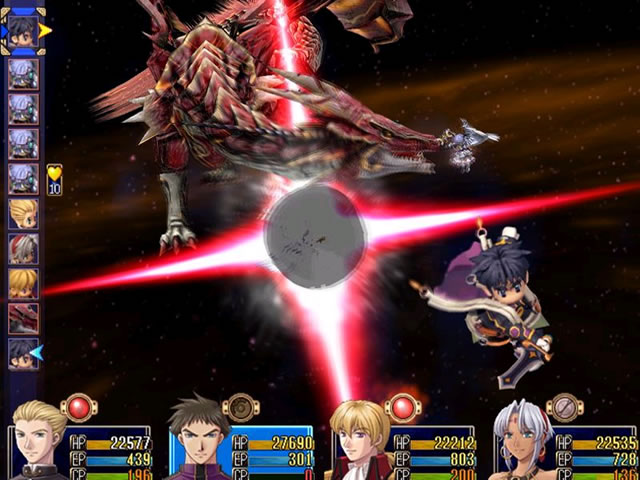Click the bronze ring icon above the dark-haired man
This screenshot has height=480, width=640.
point(240,407)
